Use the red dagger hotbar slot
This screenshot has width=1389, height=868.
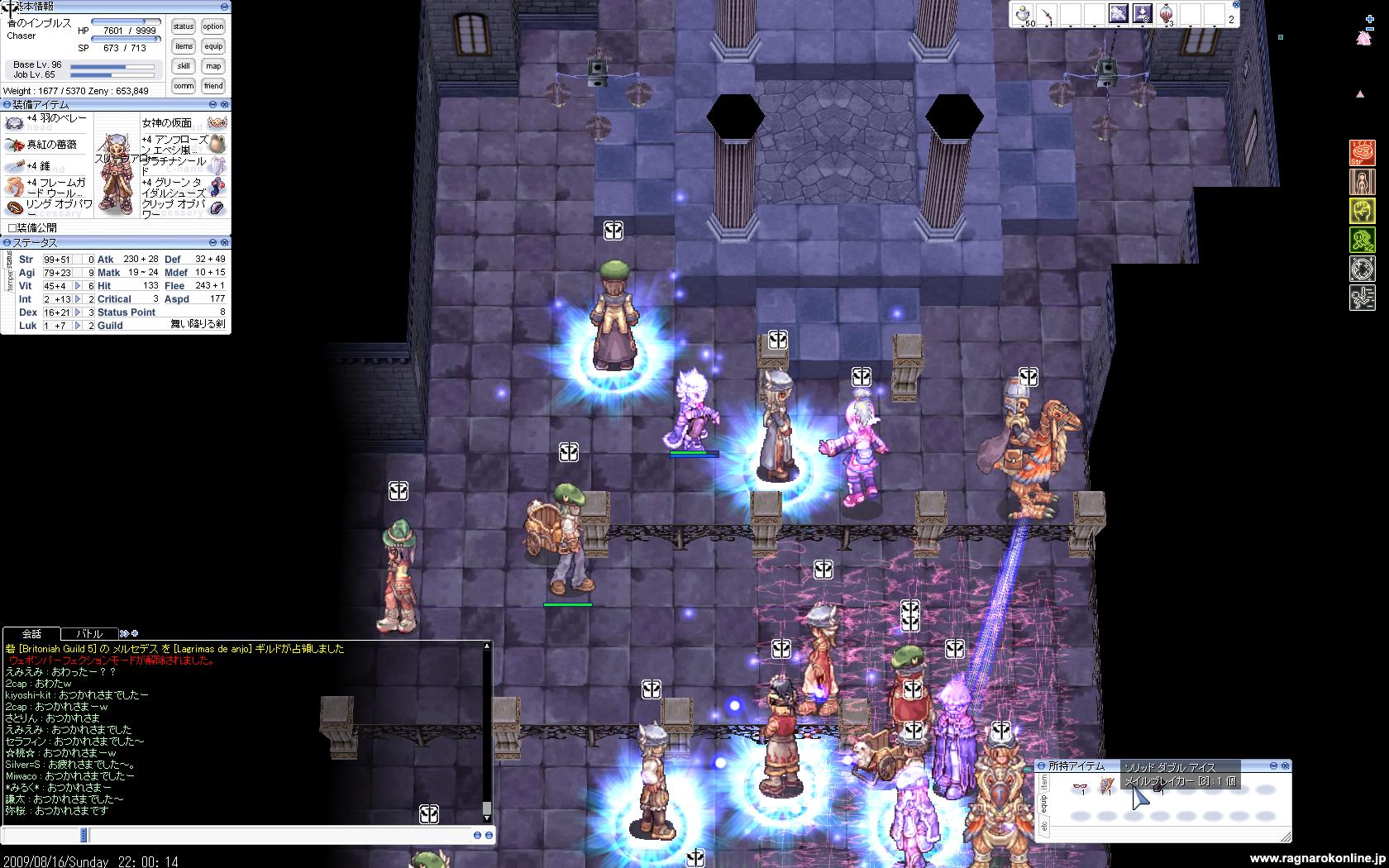coord(1046,13)
